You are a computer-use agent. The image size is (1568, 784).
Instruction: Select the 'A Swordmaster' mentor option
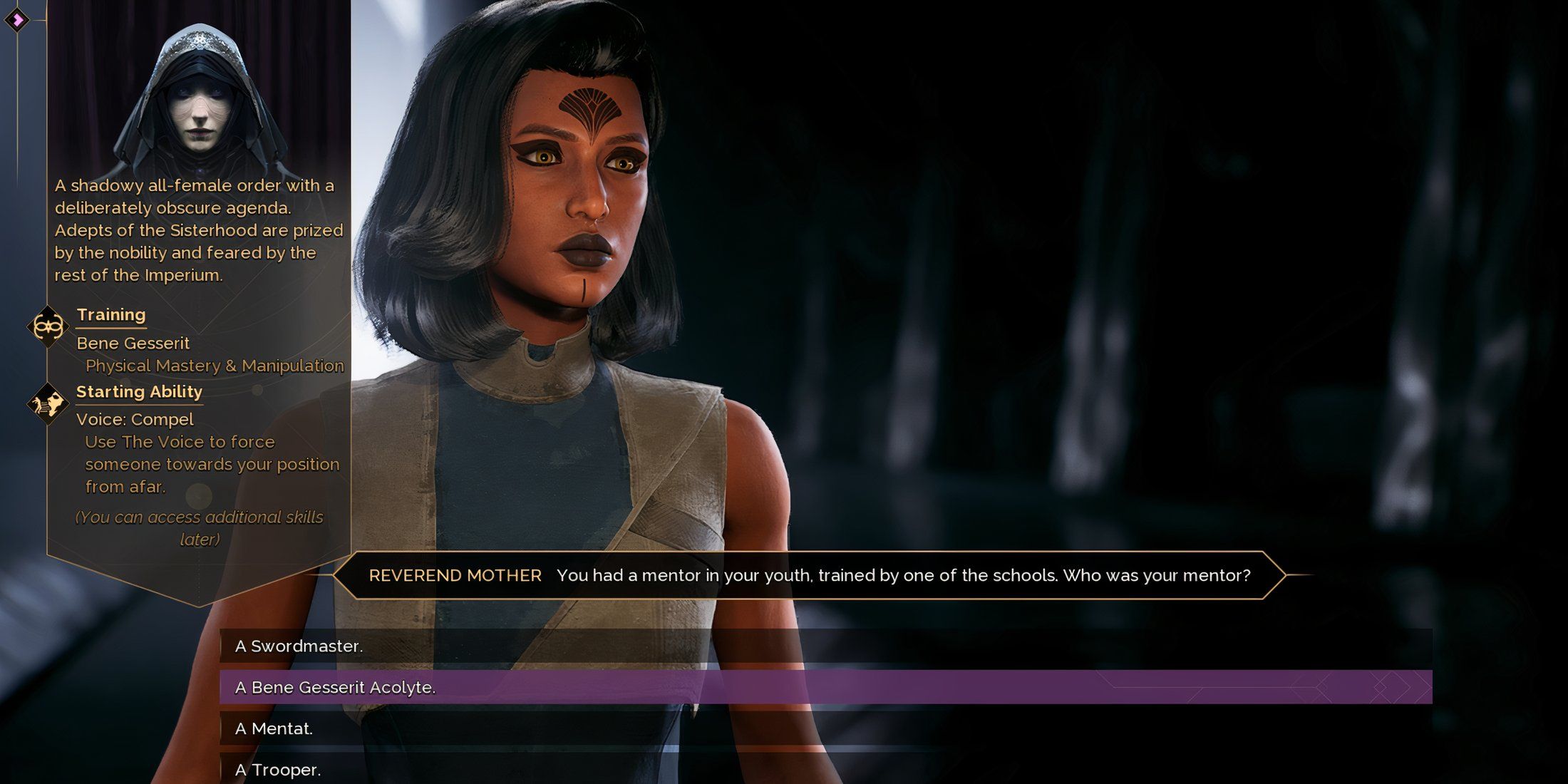pos(299,647)
